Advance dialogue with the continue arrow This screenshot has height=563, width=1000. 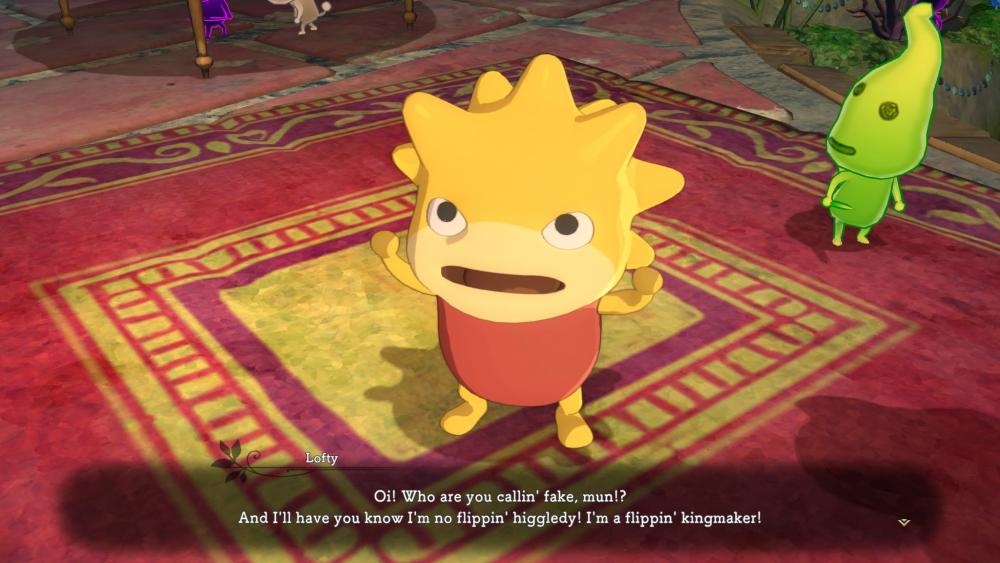(x=904, y=521)
